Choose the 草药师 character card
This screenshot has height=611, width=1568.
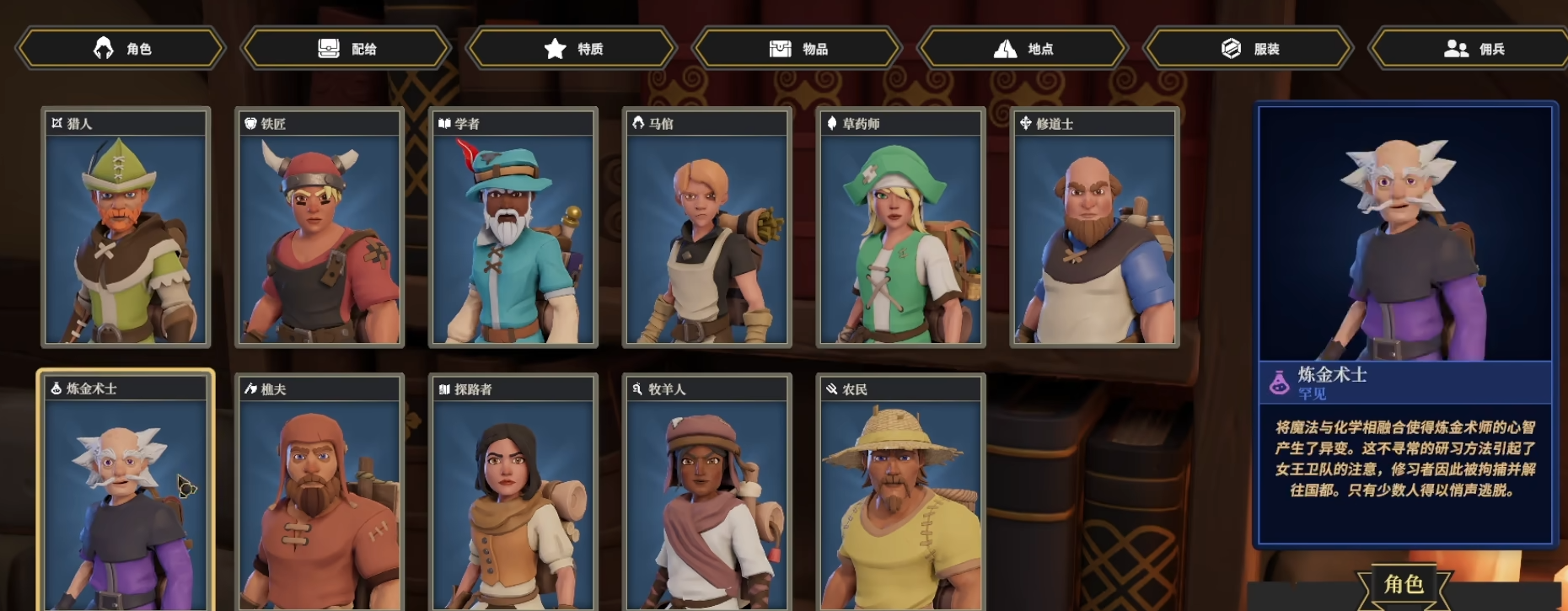(901, 228)
